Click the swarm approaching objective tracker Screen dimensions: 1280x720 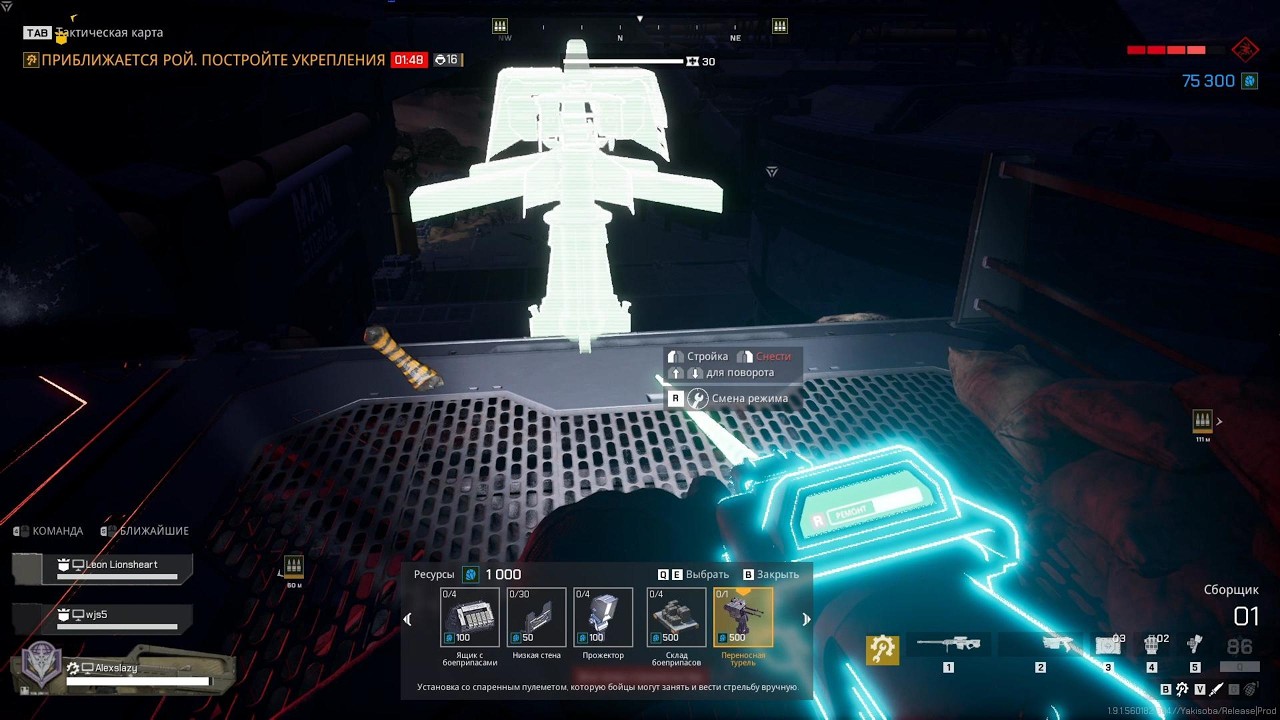click(x=204, y=60)
